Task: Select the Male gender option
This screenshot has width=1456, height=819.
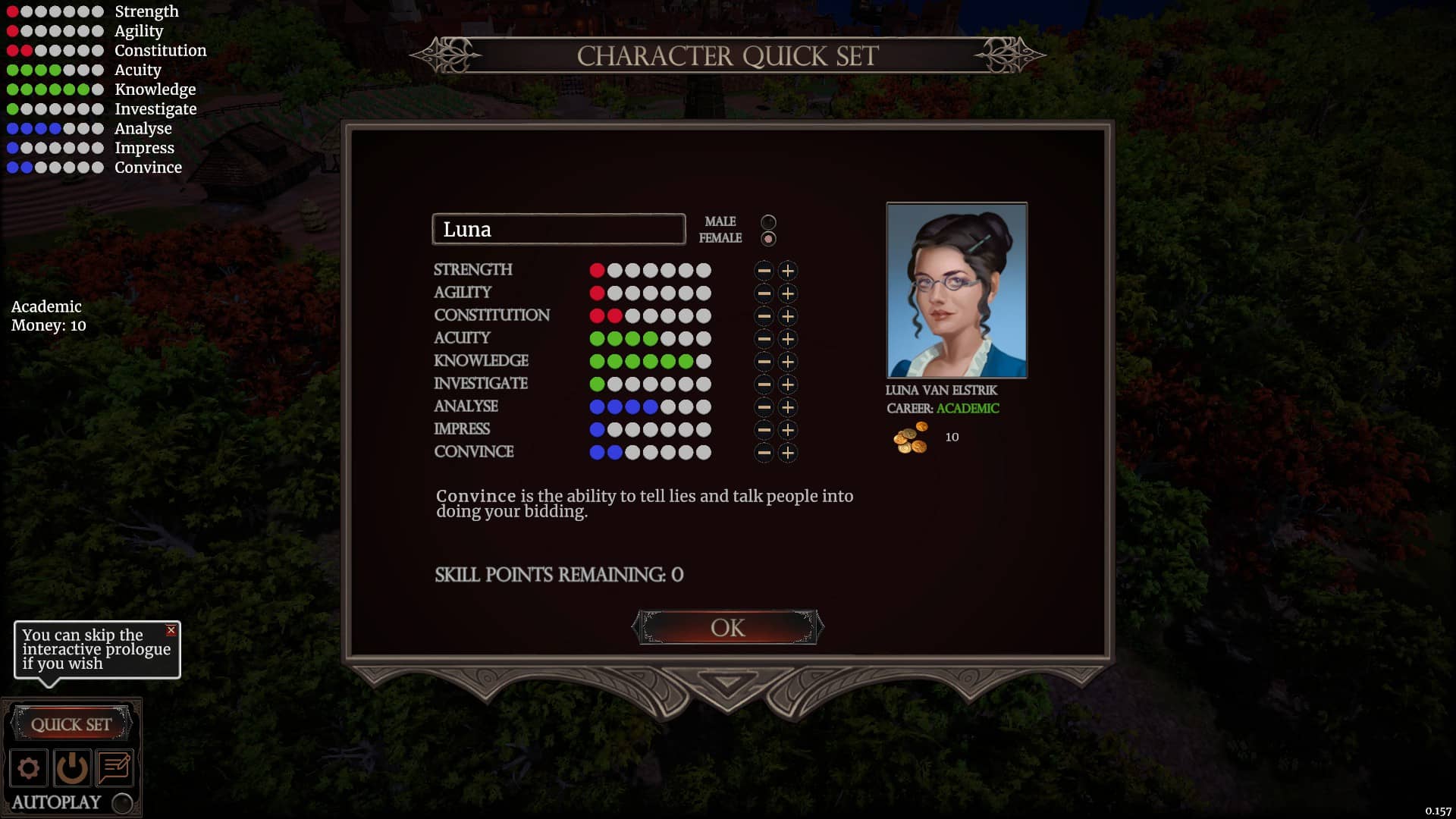Action: click(768, 222)
